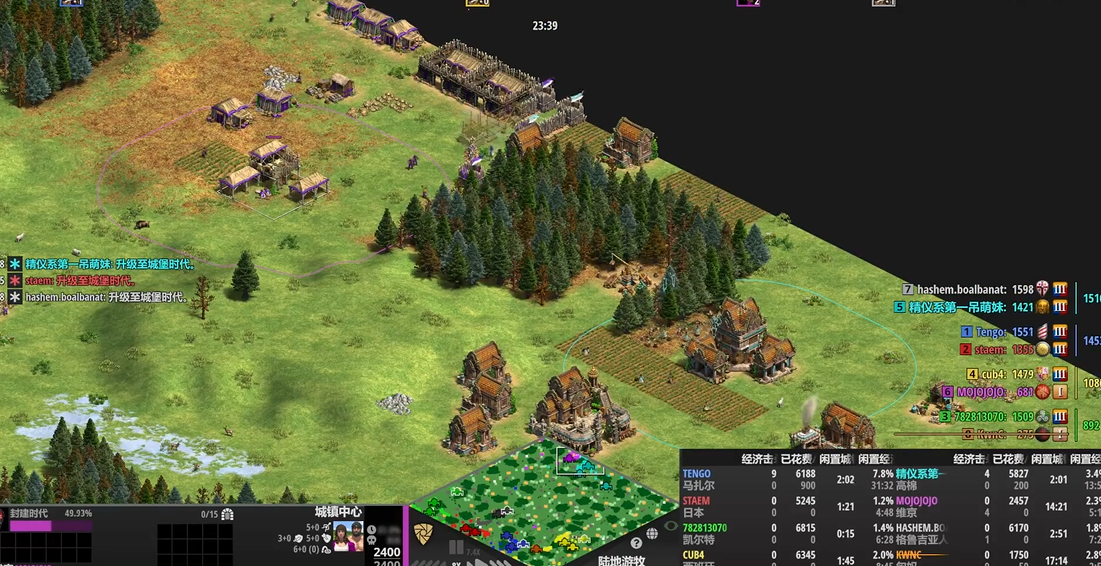Select player Tengo in the scoreboard
The height and width of the screenshot is (566, 1101).
[990, 332]
